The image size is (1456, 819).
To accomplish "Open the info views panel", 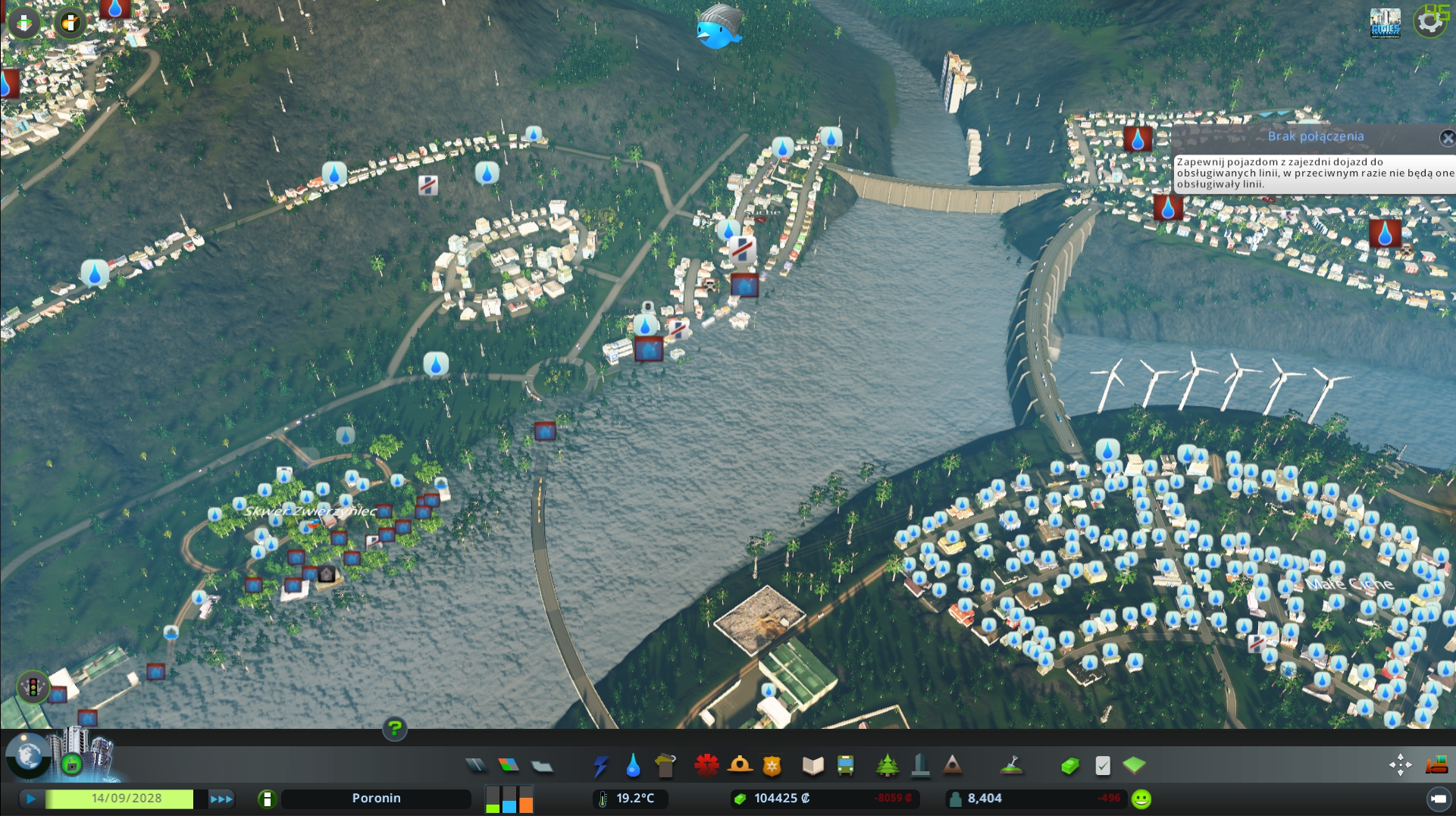I will coord(24,23).
